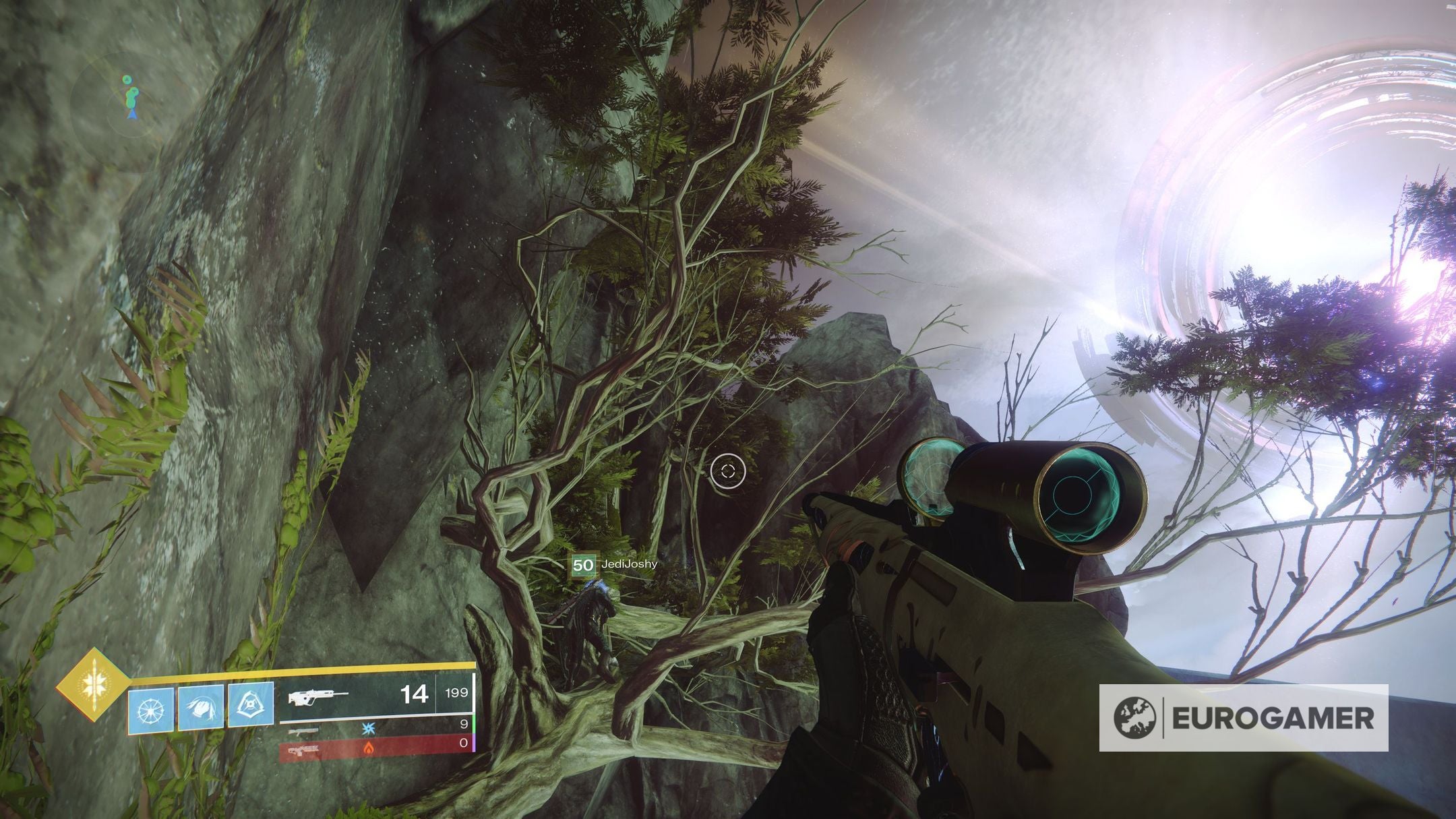Trigger the hand-shaped melee ability icon

(201, 708)
